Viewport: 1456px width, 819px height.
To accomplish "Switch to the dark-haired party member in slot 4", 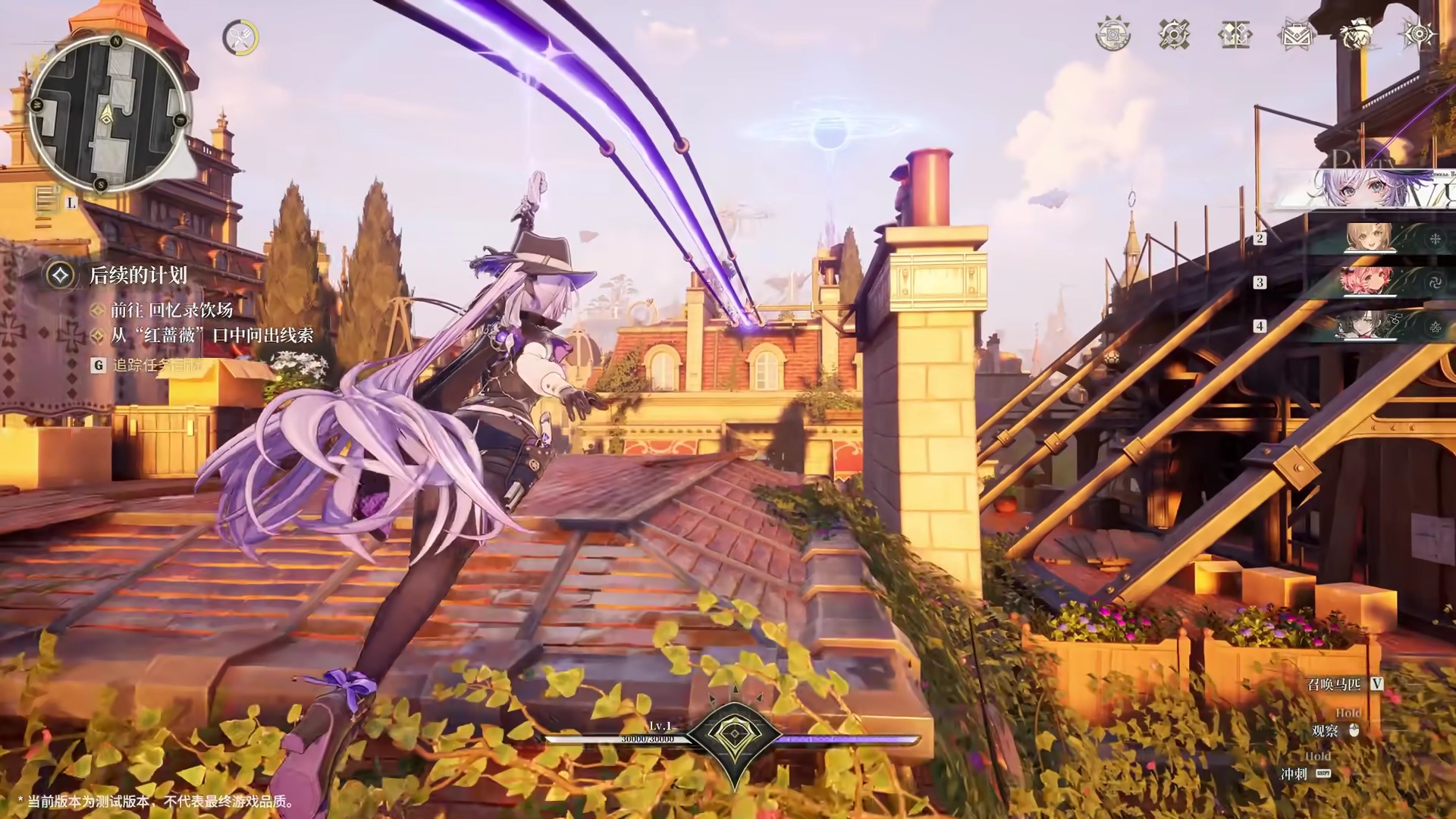I will coord(1369,326).
